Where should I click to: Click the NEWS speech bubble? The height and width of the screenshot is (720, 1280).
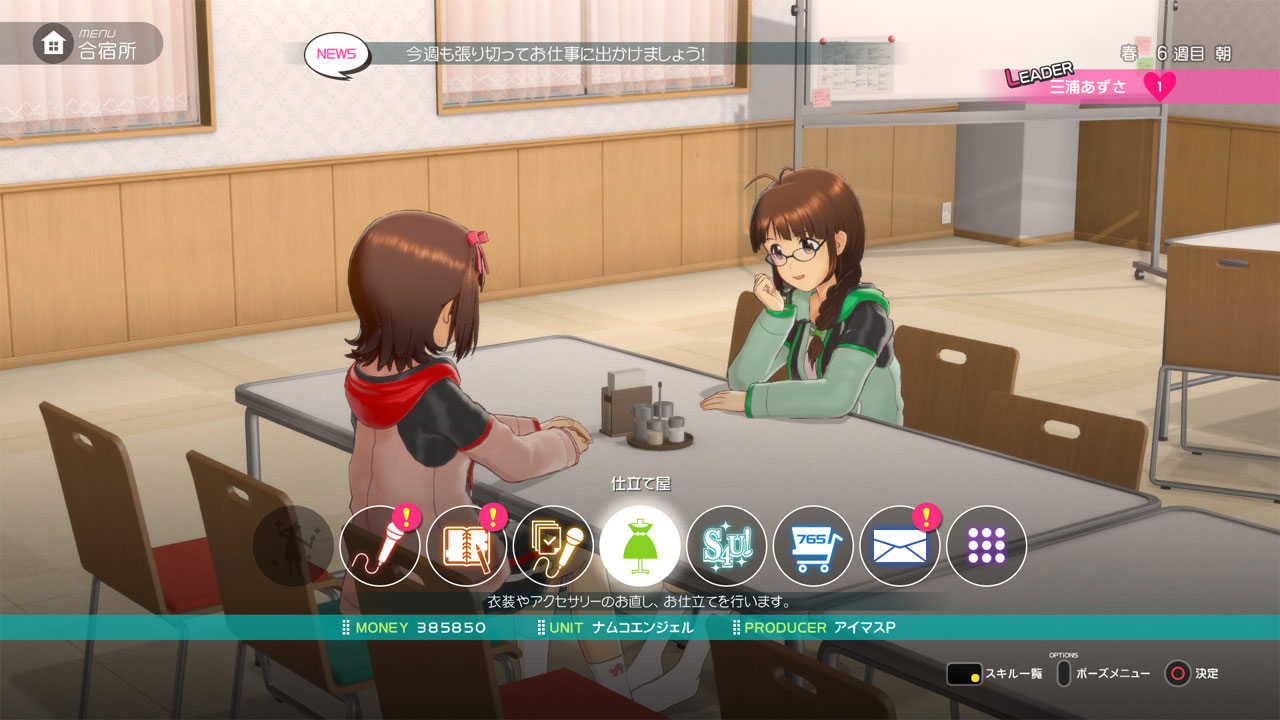(x=337, y=54)
